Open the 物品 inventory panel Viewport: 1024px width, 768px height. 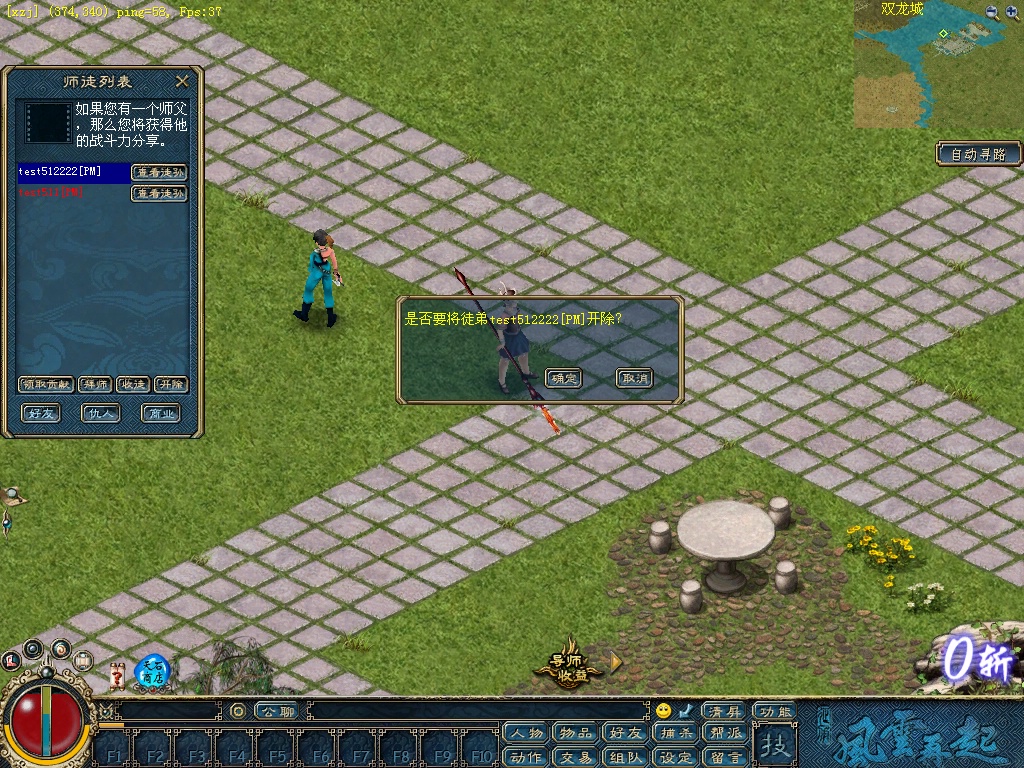coord(575,733)
